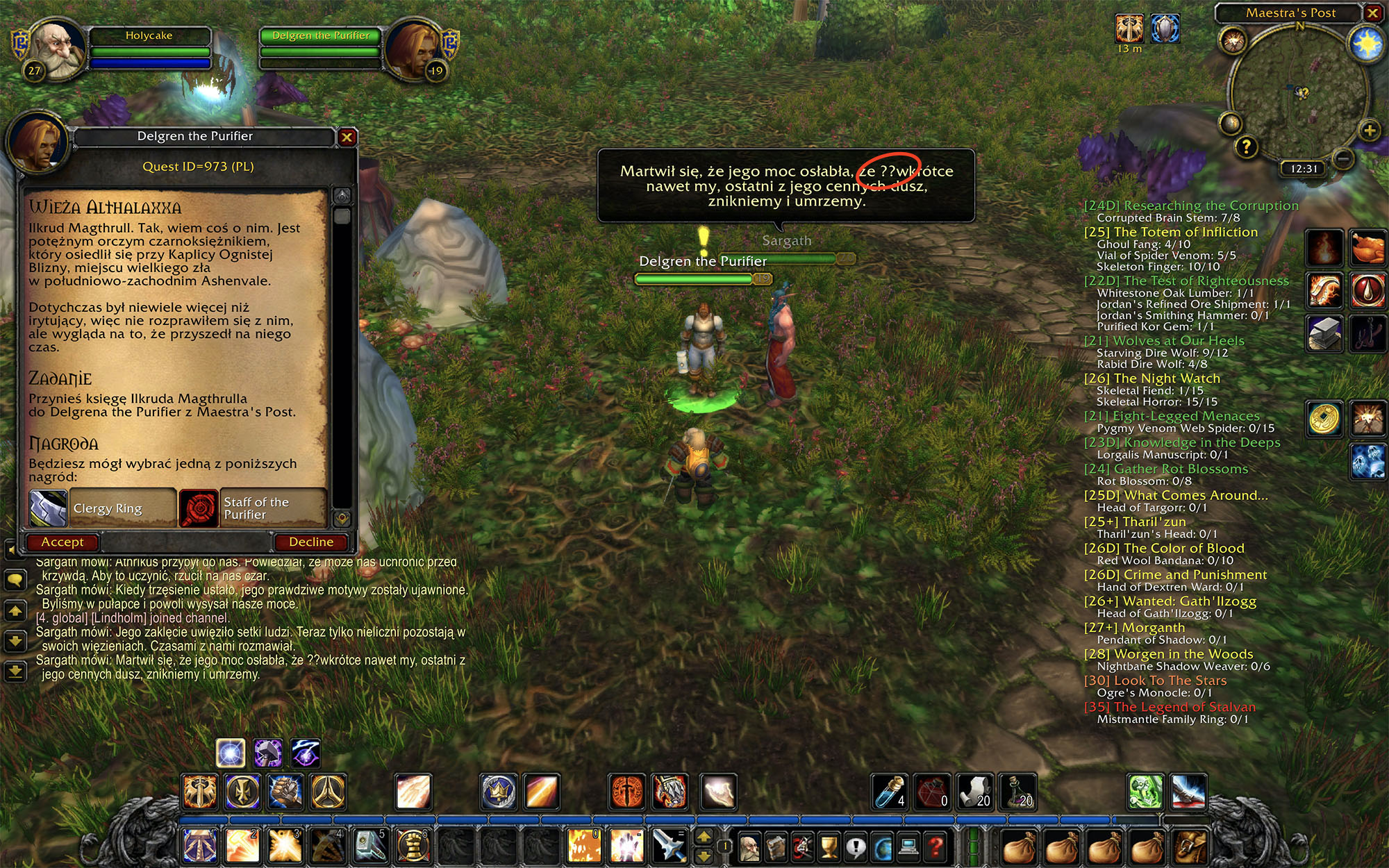Activate the golden fist ability in slot 6
This screenshot has width=1389, height=868.
[411, 845]
